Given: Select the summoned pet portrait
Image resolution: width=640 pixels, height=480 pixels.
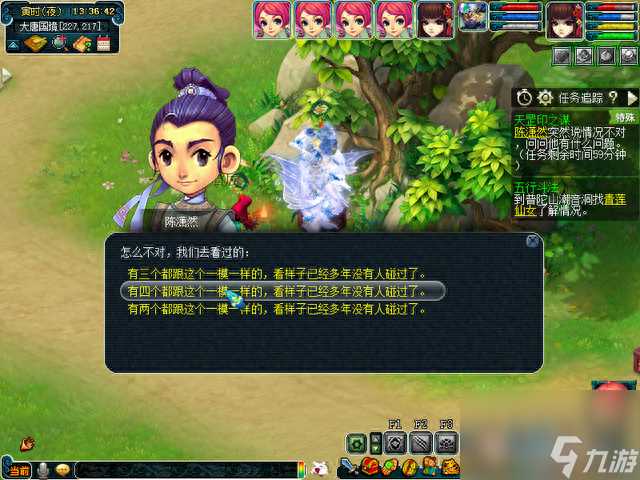Looking at the screenshot, I should click(x=474, y=16).
